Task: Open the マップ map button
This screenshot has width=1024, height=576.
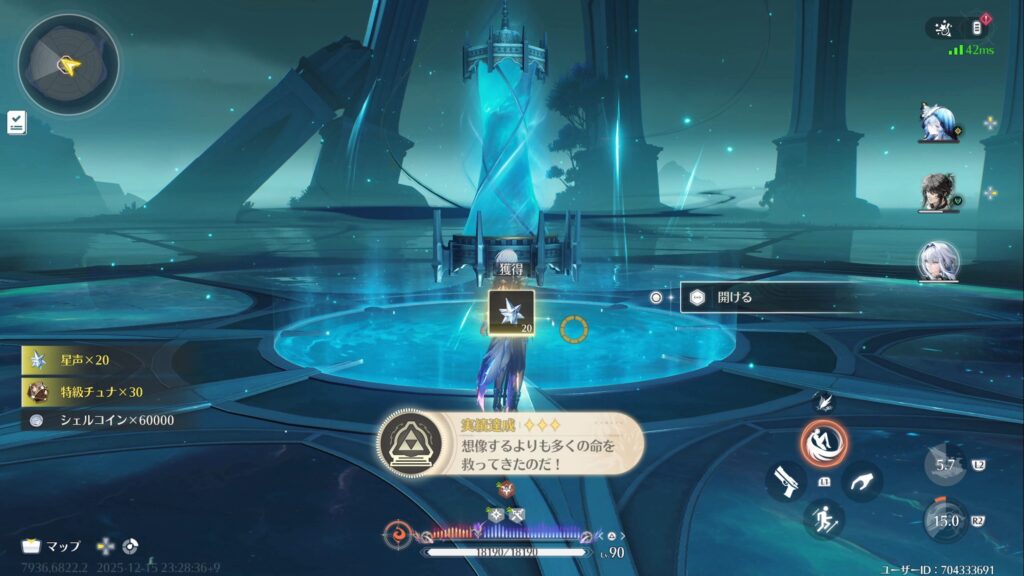Action: [x=52, y=546]
